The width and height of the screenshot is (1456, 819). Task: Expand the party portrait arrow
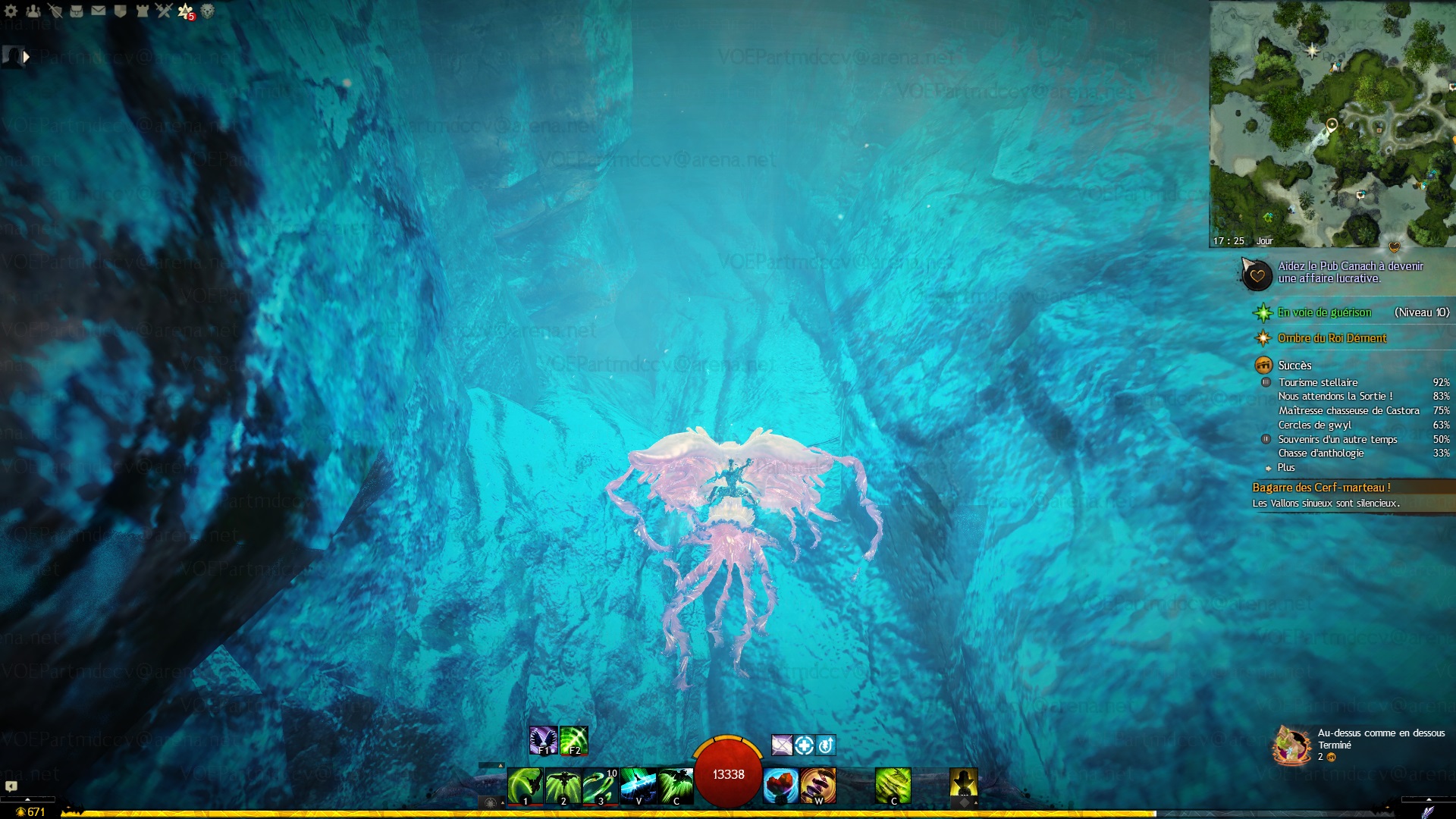27,56
